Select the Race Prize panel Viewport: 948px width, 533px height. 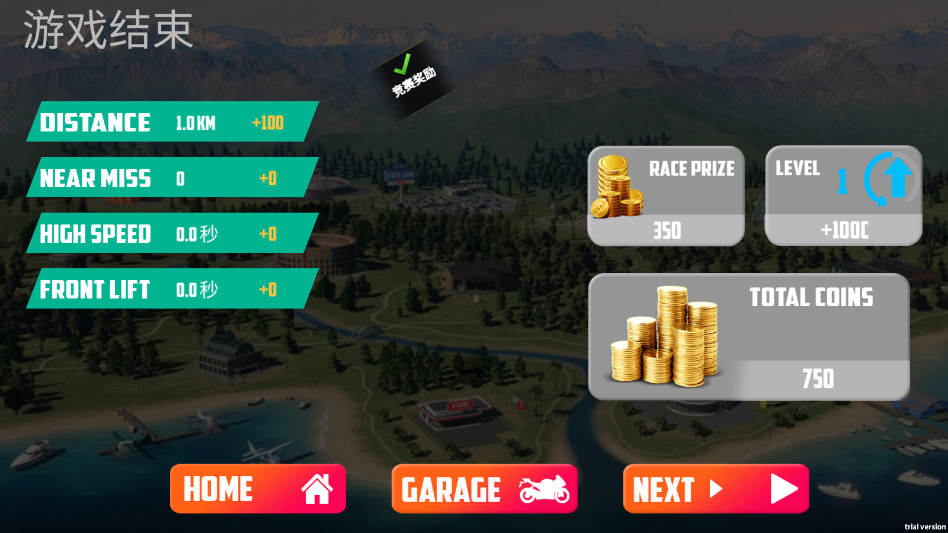[665, 196]
